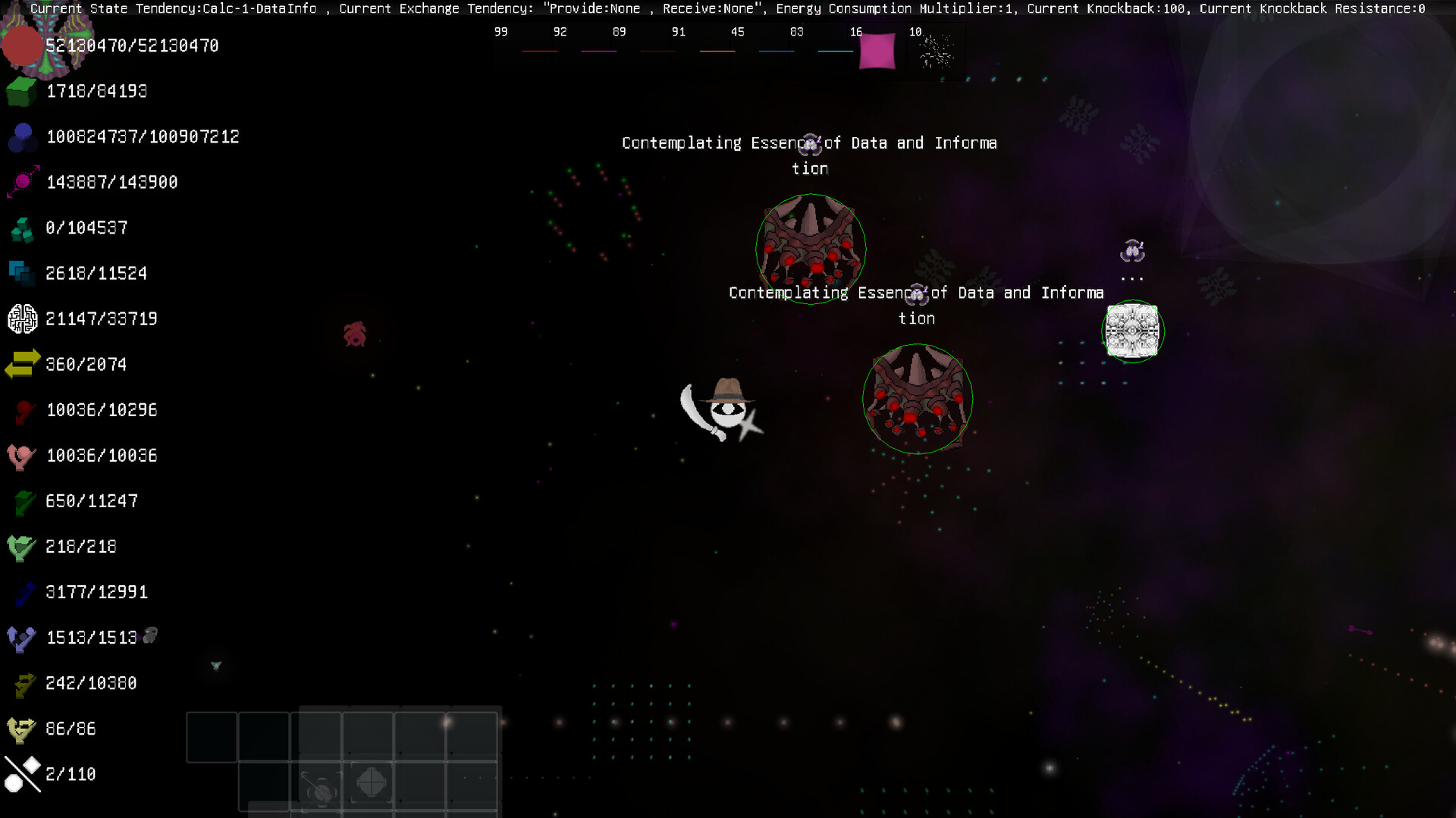Click the blue circles resource icon
Screen dimensions: 1456x818
pyautogui.click(x=21, y=137)
